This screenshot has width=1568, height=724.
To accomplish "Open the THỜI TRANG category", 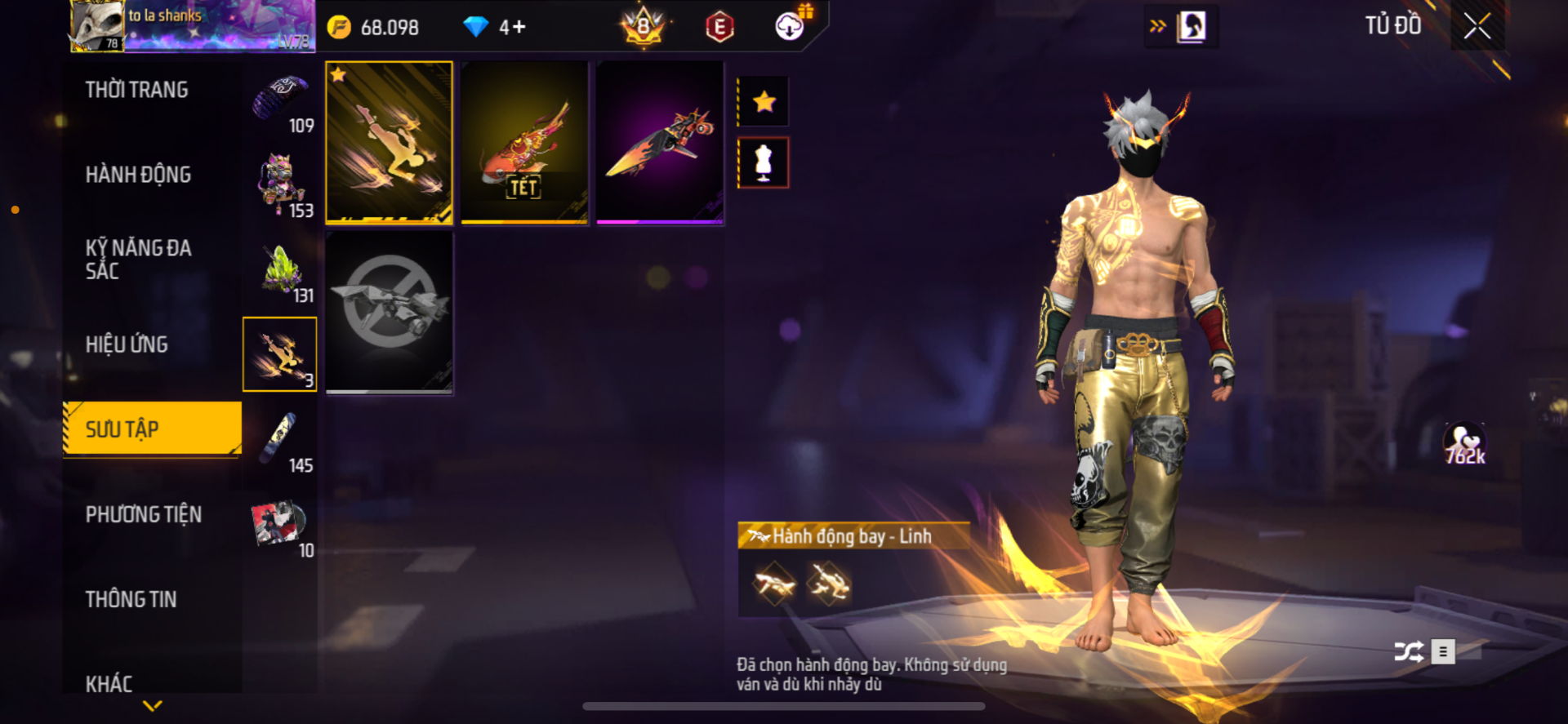I will pyautogui.click(x=136, y=90).
